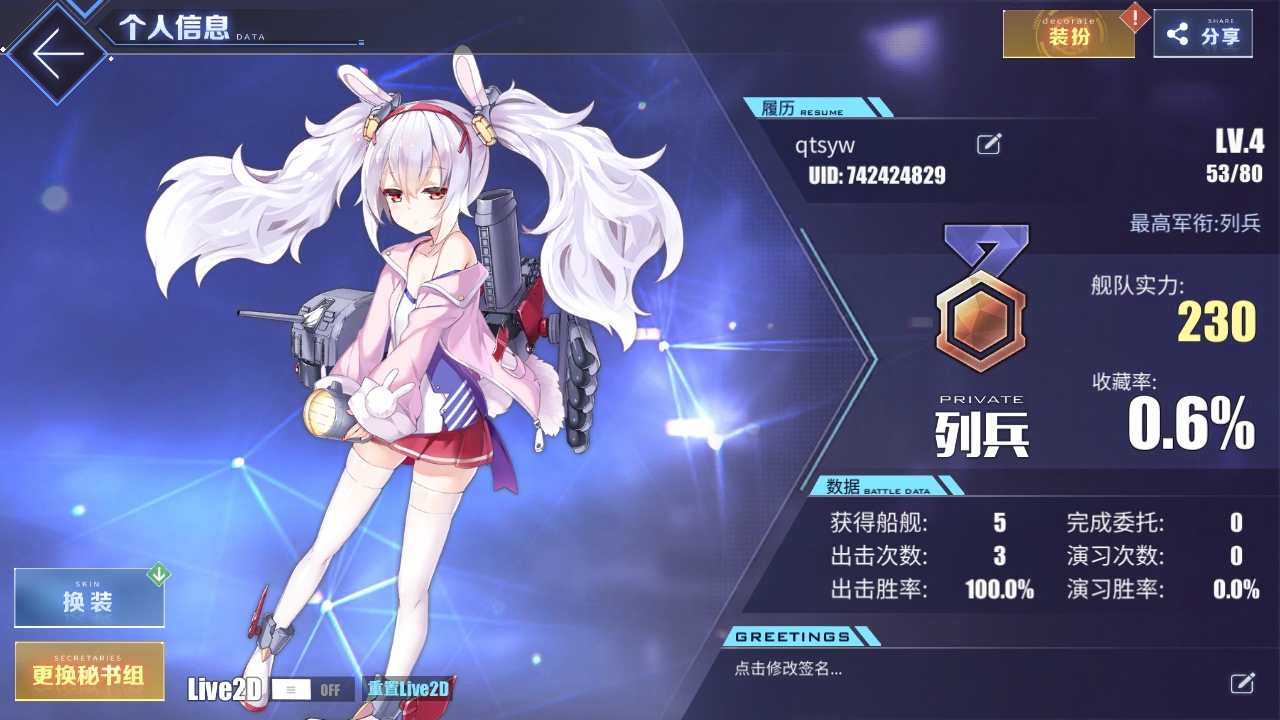This screenshot has width=1280, height=720.
Task: Open the 装扮 decorate menu
Action: coord(1068,35)
